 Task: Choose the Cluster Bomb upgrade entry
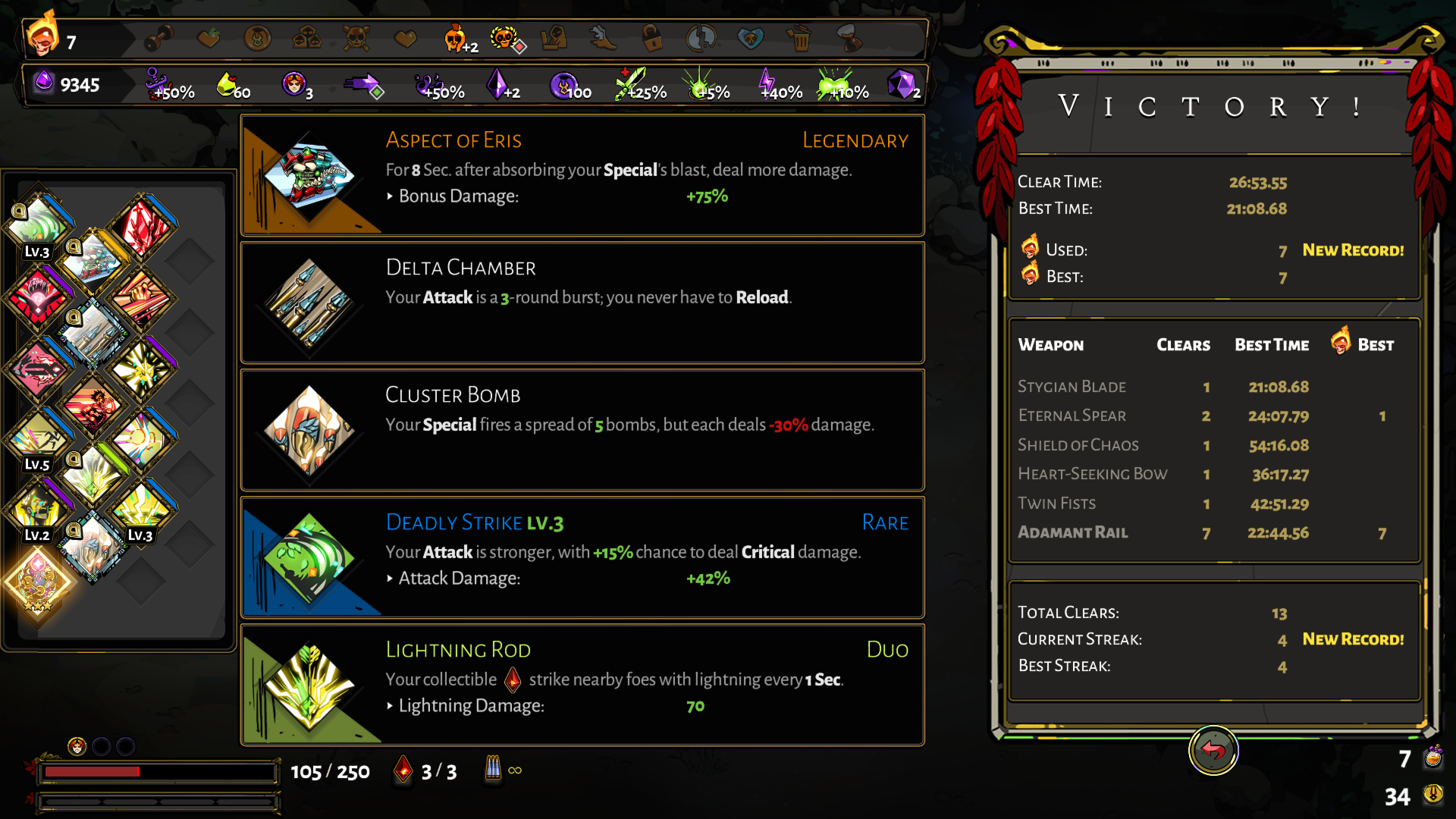[582, 431]
